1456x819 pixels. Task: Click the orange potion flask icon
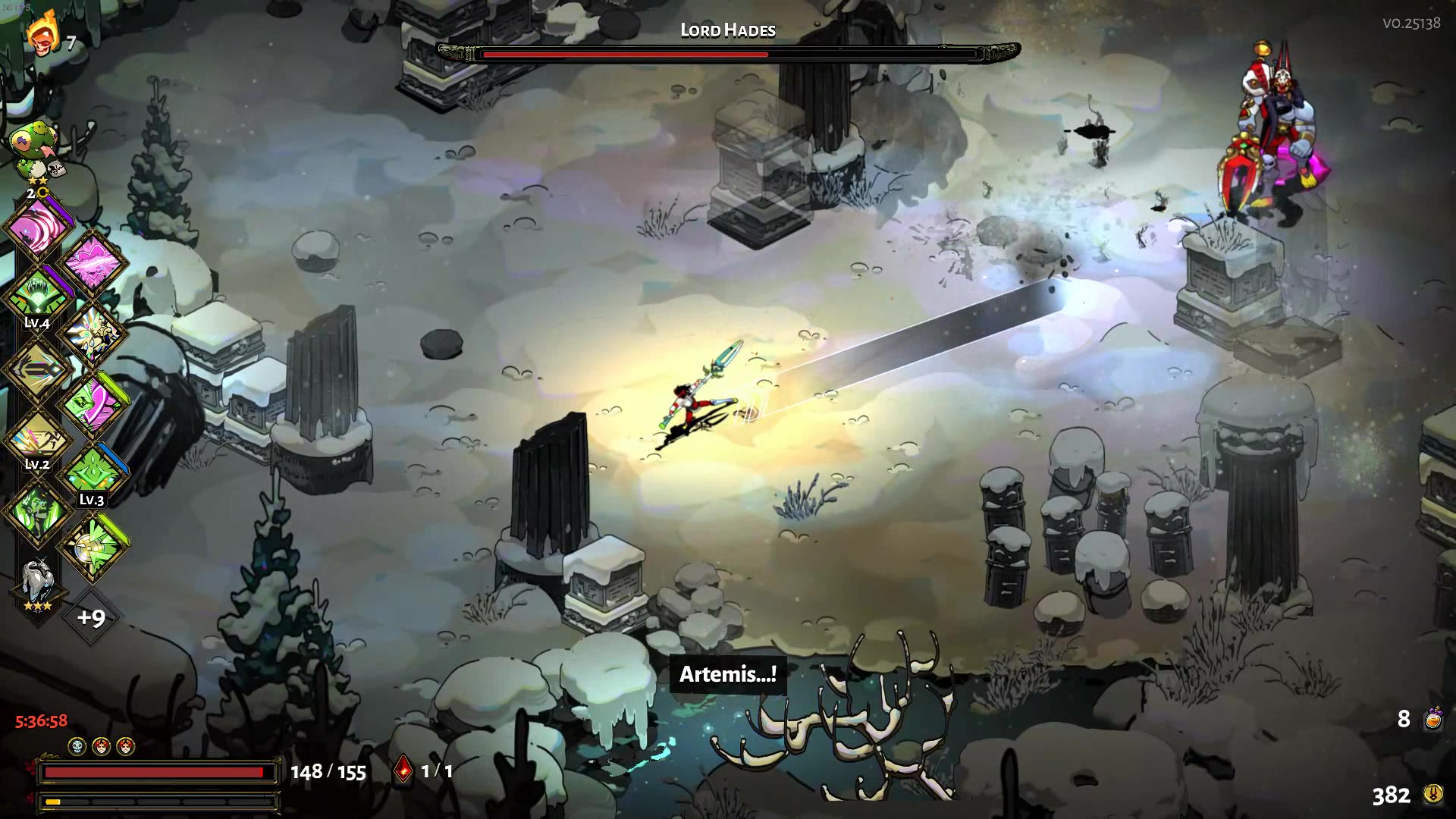coord(1432,718)
